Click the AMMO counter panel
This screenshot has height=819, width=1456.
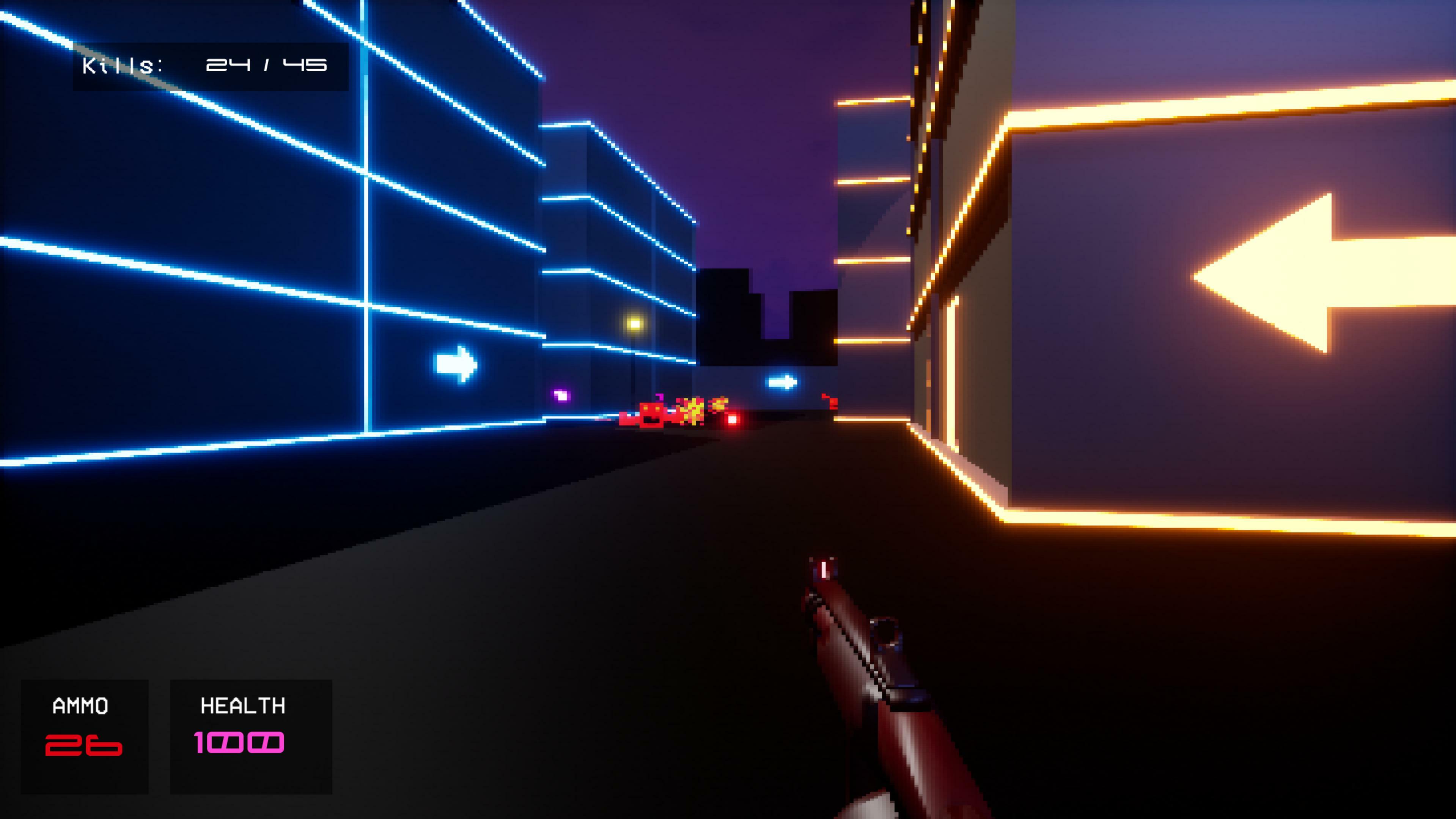click(x=84, y=734)
